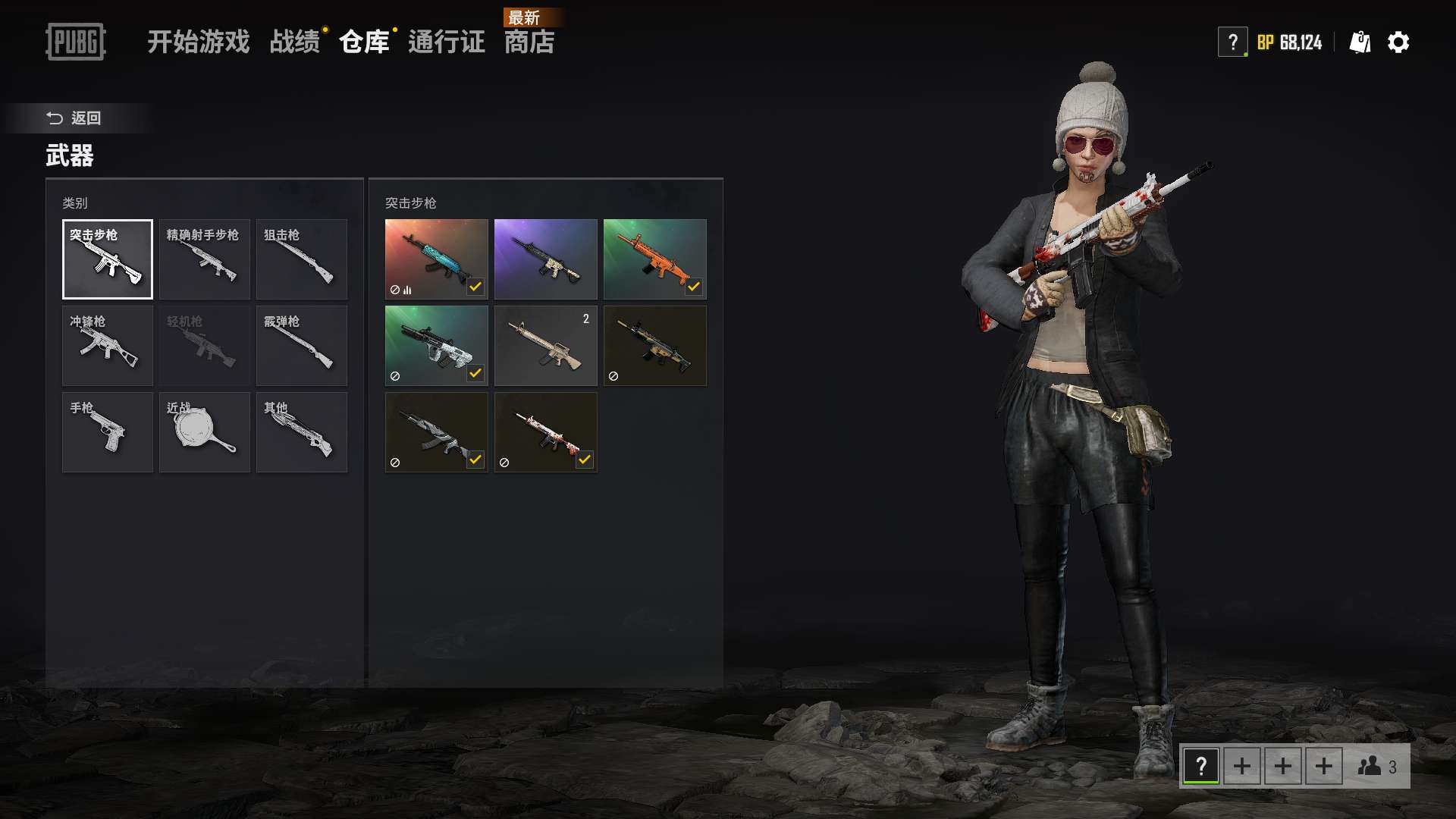The height and width of the screenshot is (819, 1456).
Task: Select the shotgun (霰弹枪) category icon
Action: [x=301, y=345]
